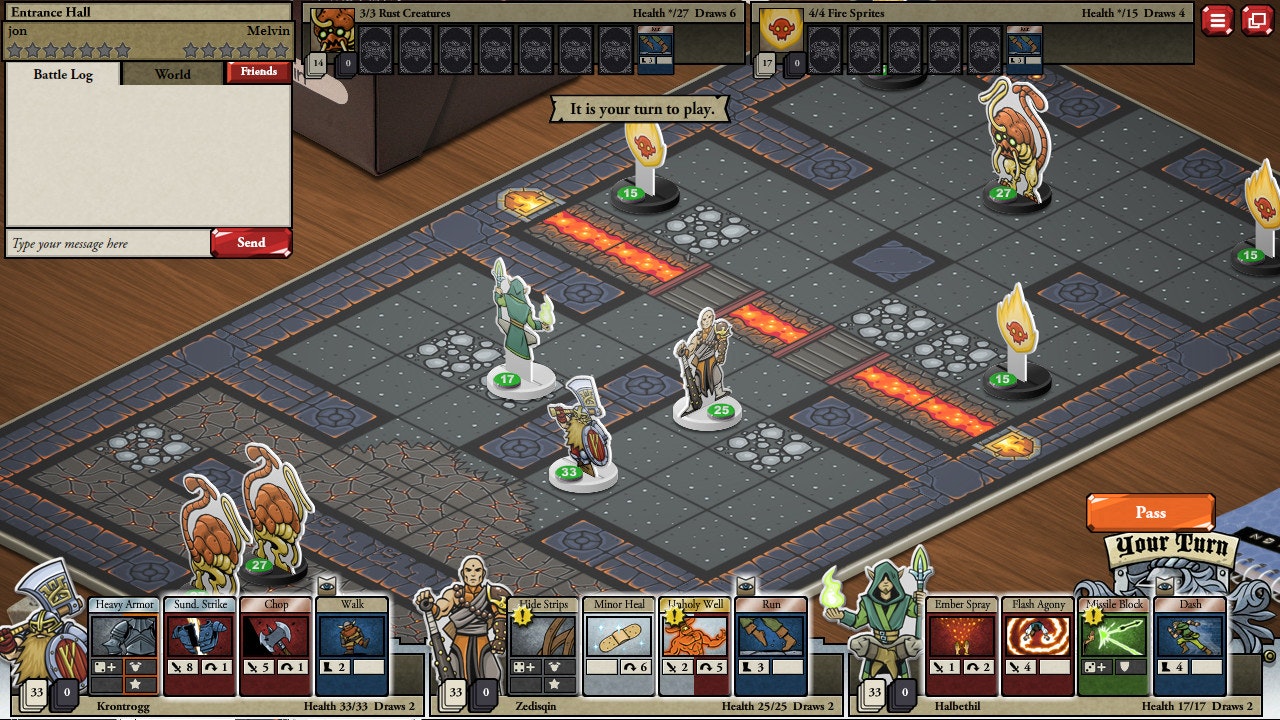Select Krontrogg's Heavy Armor card
The height and width of the screenshot is (720, 1280).
tap(124, 645)
